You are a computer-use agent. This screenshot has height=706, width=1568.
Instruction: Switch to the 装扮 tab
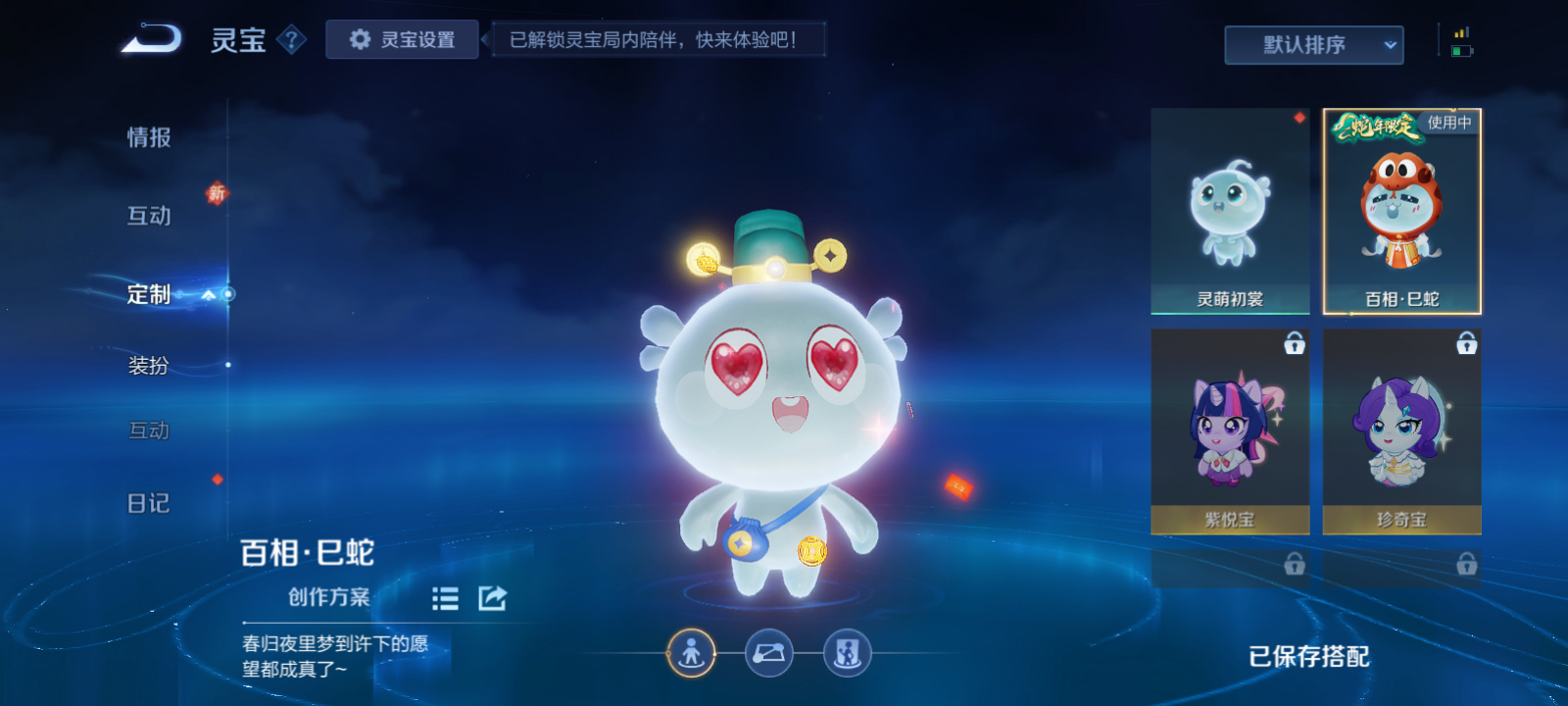149,363
